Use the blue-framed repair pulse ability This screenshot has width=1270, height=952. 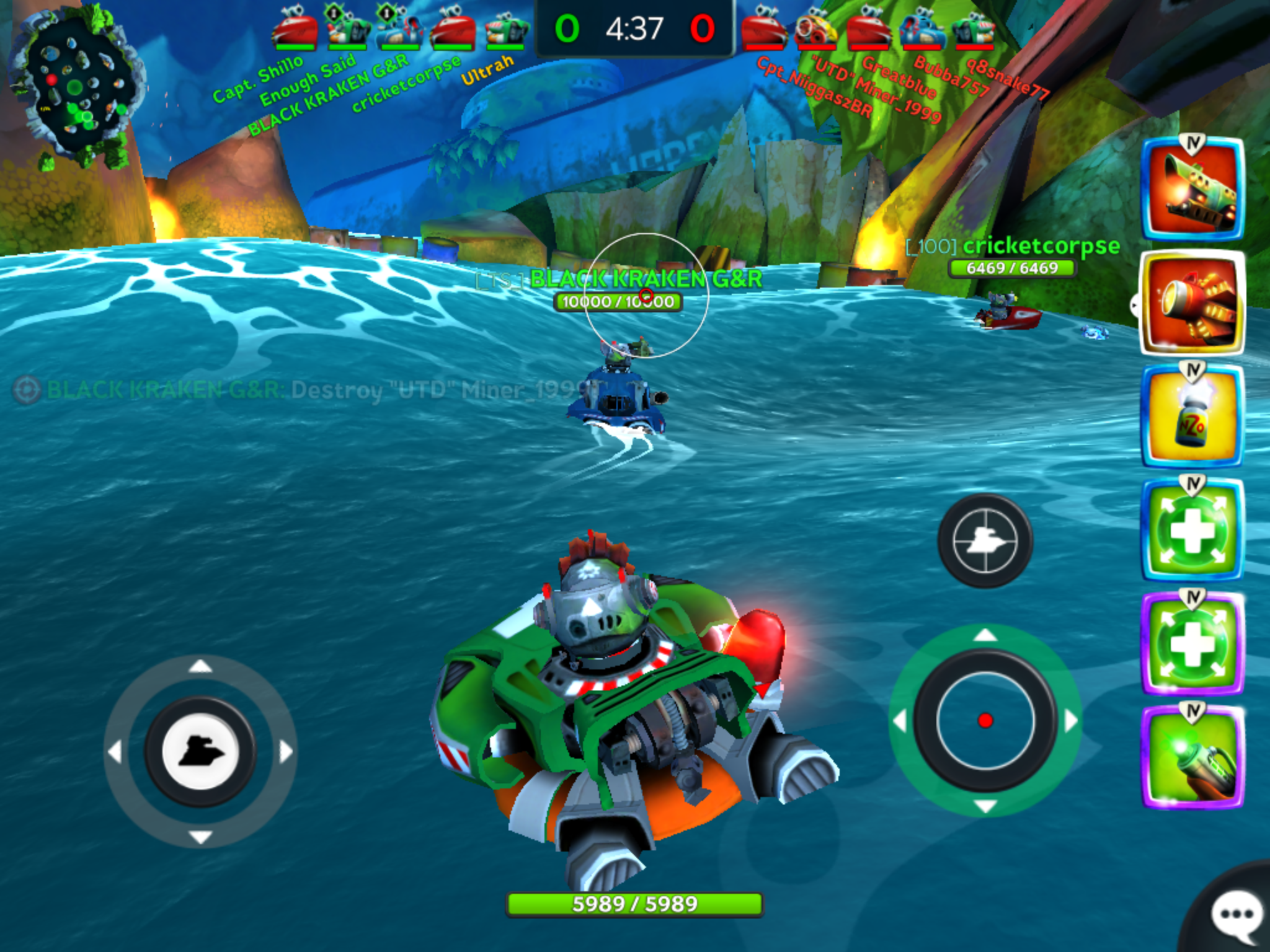(x=1192, y=530)
